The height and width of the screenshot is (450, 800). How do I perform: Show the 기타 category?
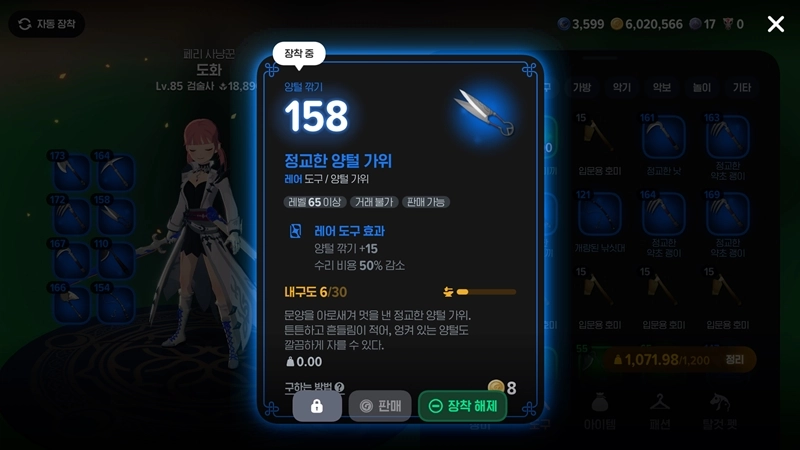(741, 88)
